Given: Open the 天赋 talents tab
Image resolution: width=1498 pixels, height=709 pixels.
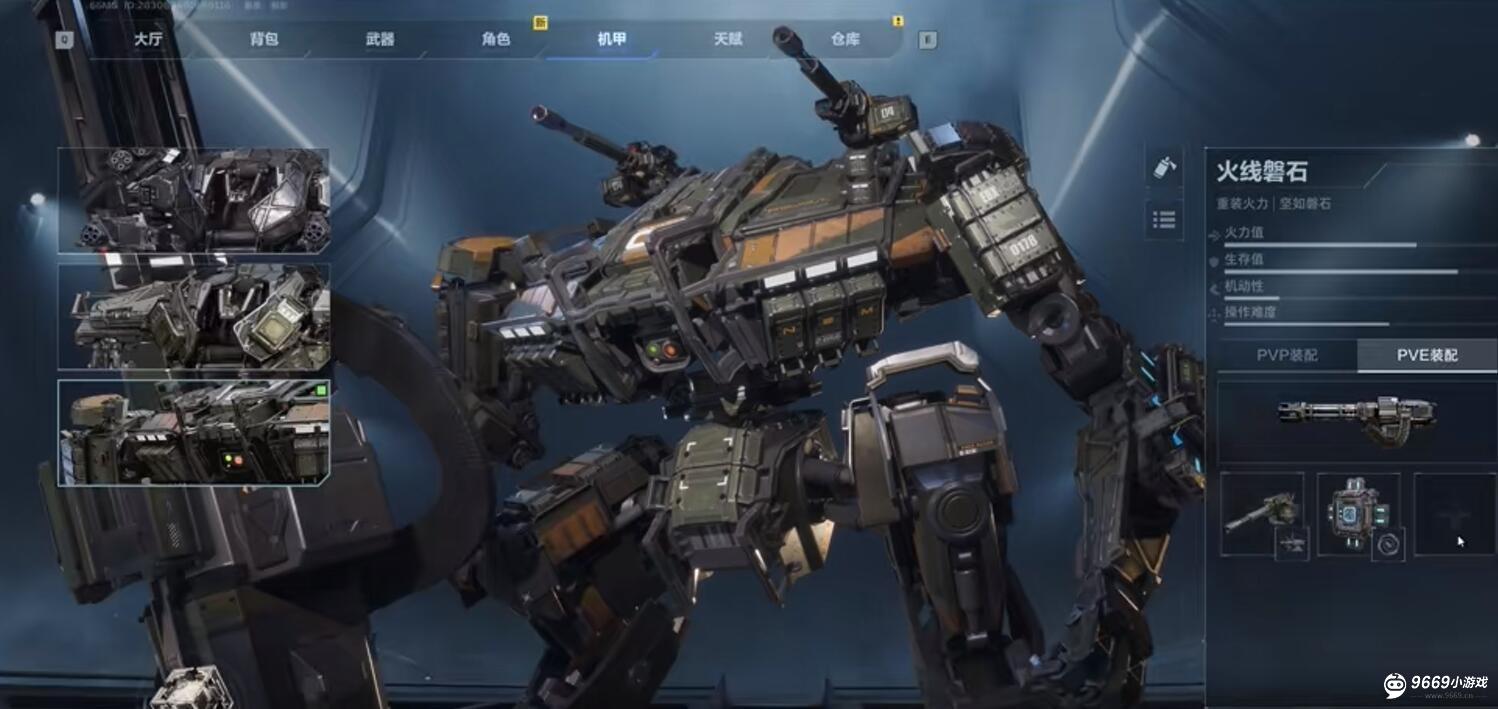Looking at the screenshot, I should tap(728, 40).
